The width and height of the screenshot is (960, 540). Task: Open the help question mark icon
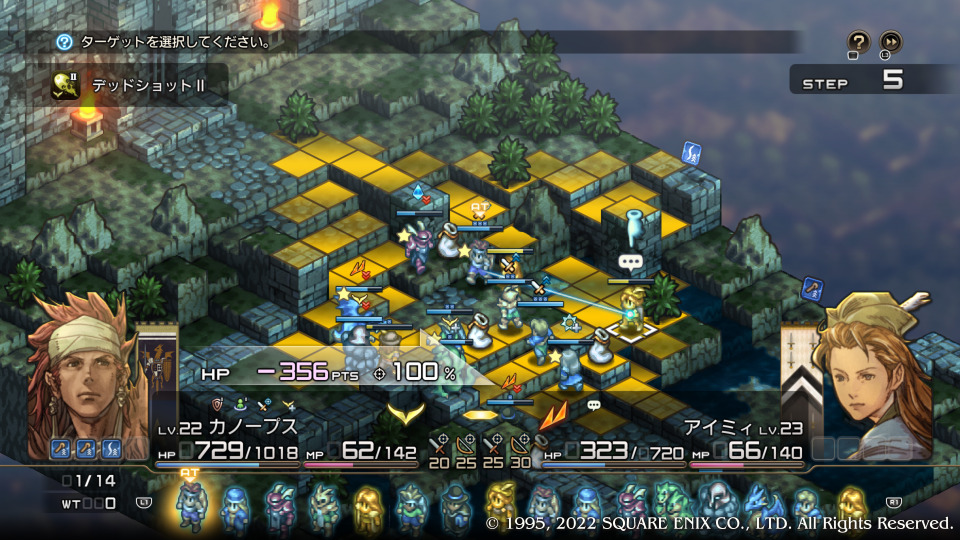[859, 42]
